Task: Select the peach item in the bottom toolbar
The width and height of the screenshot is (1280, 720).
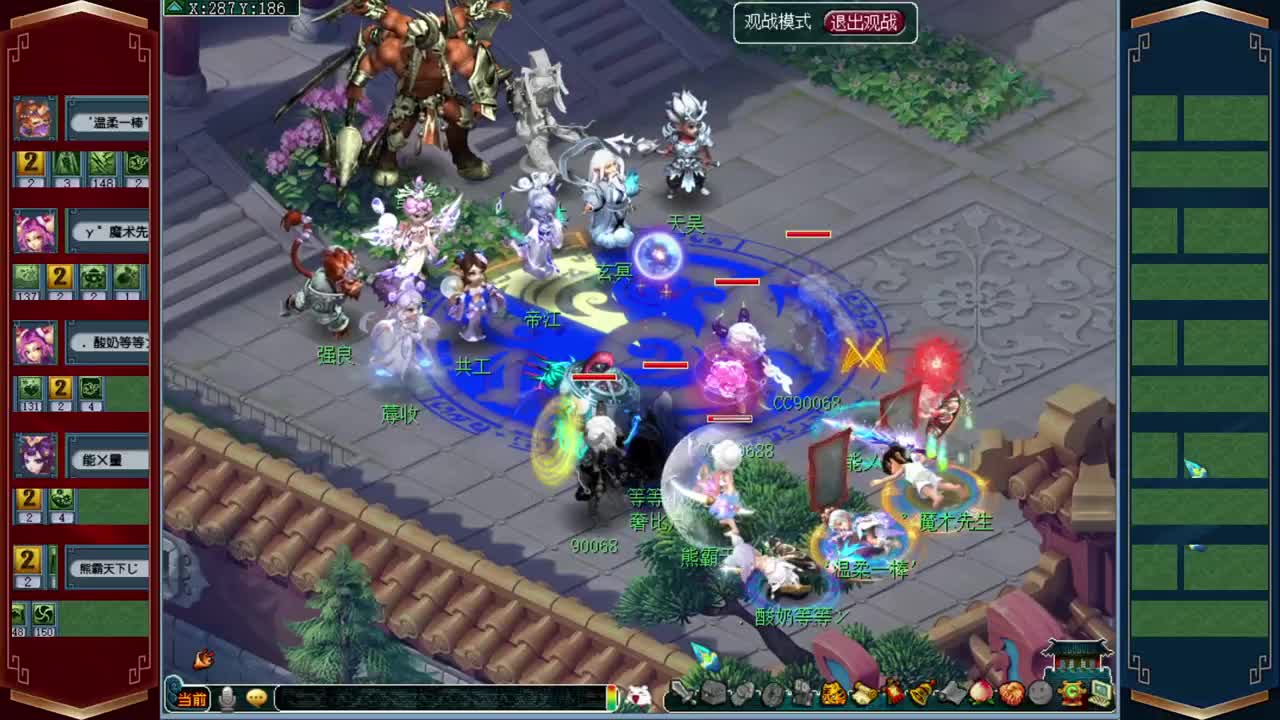Action: pos(982,692)
